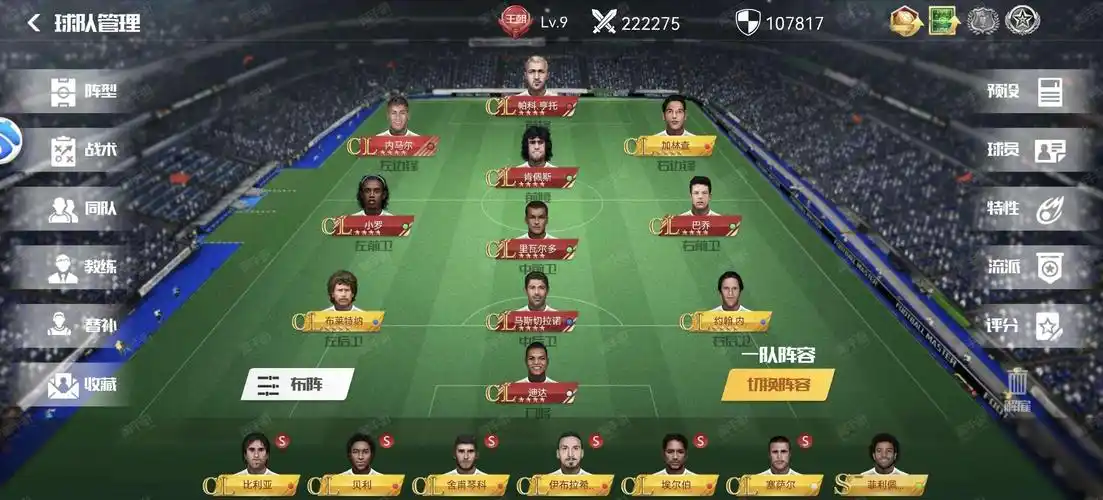Open the 特性 traits panel
This screenshot has height=500, width=1103.
pos(1025,209)
